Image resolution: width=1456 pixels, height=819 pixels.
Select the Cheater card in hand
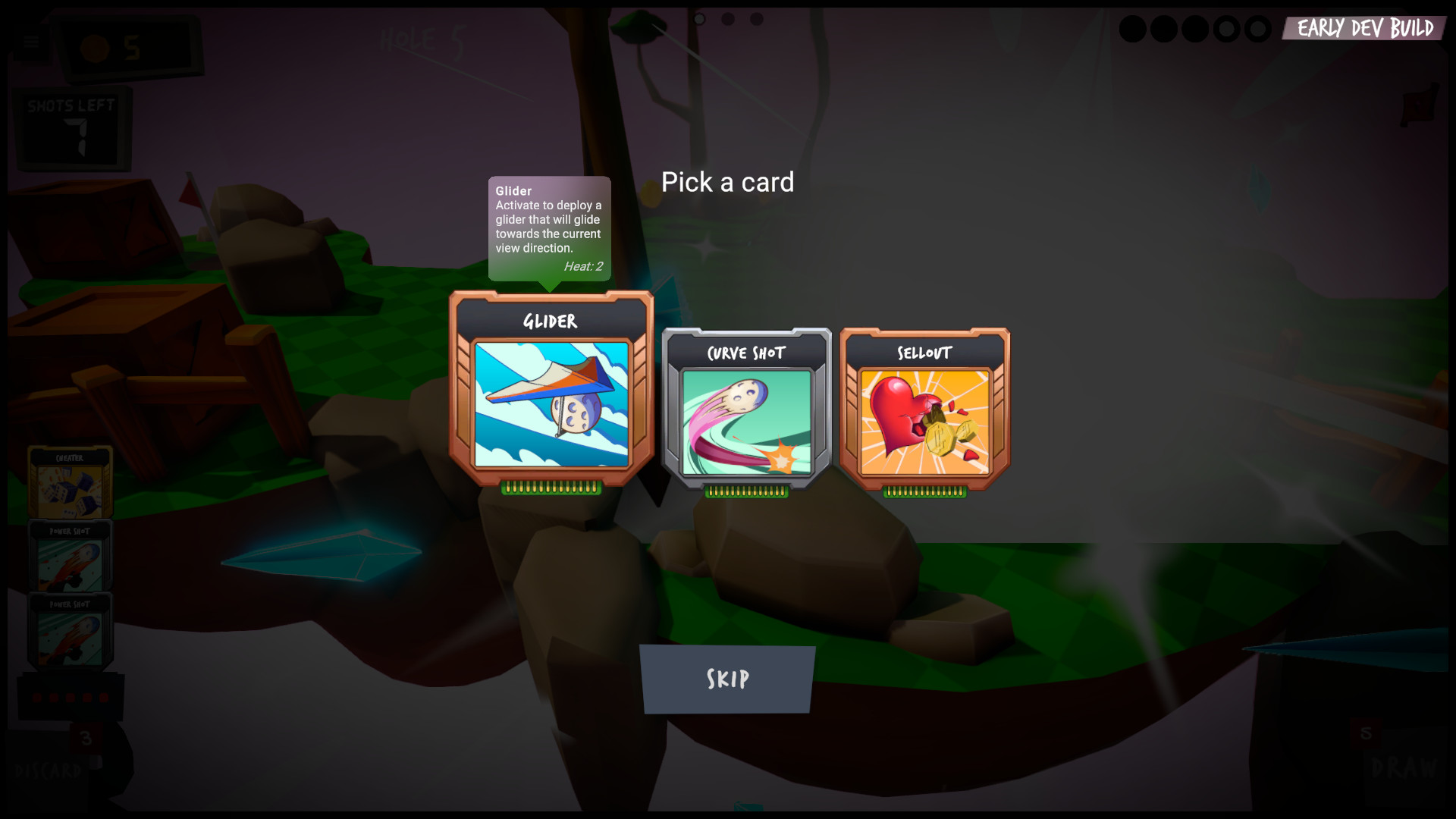click(x=71, y=483)
